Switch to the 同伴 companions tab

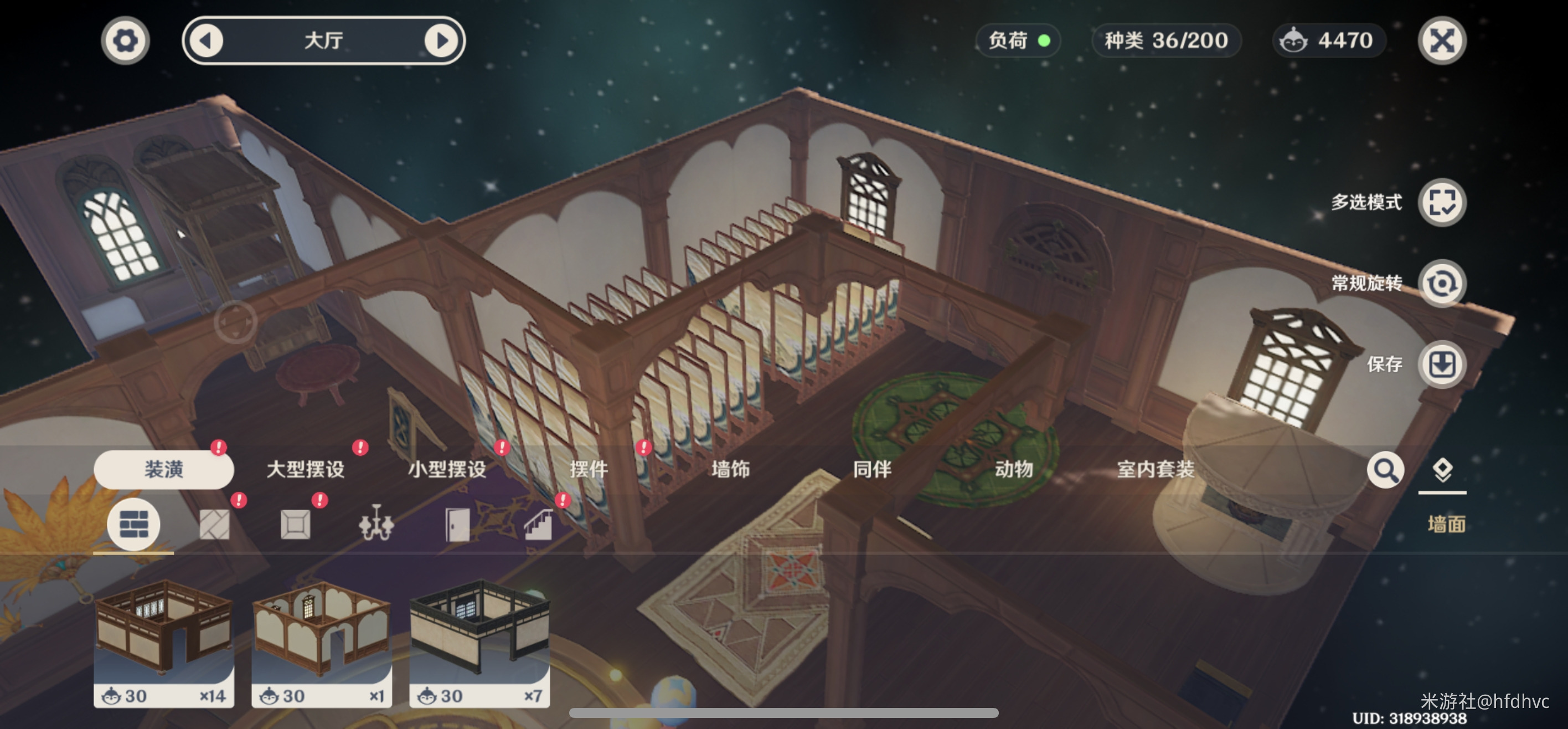point(872,469)
